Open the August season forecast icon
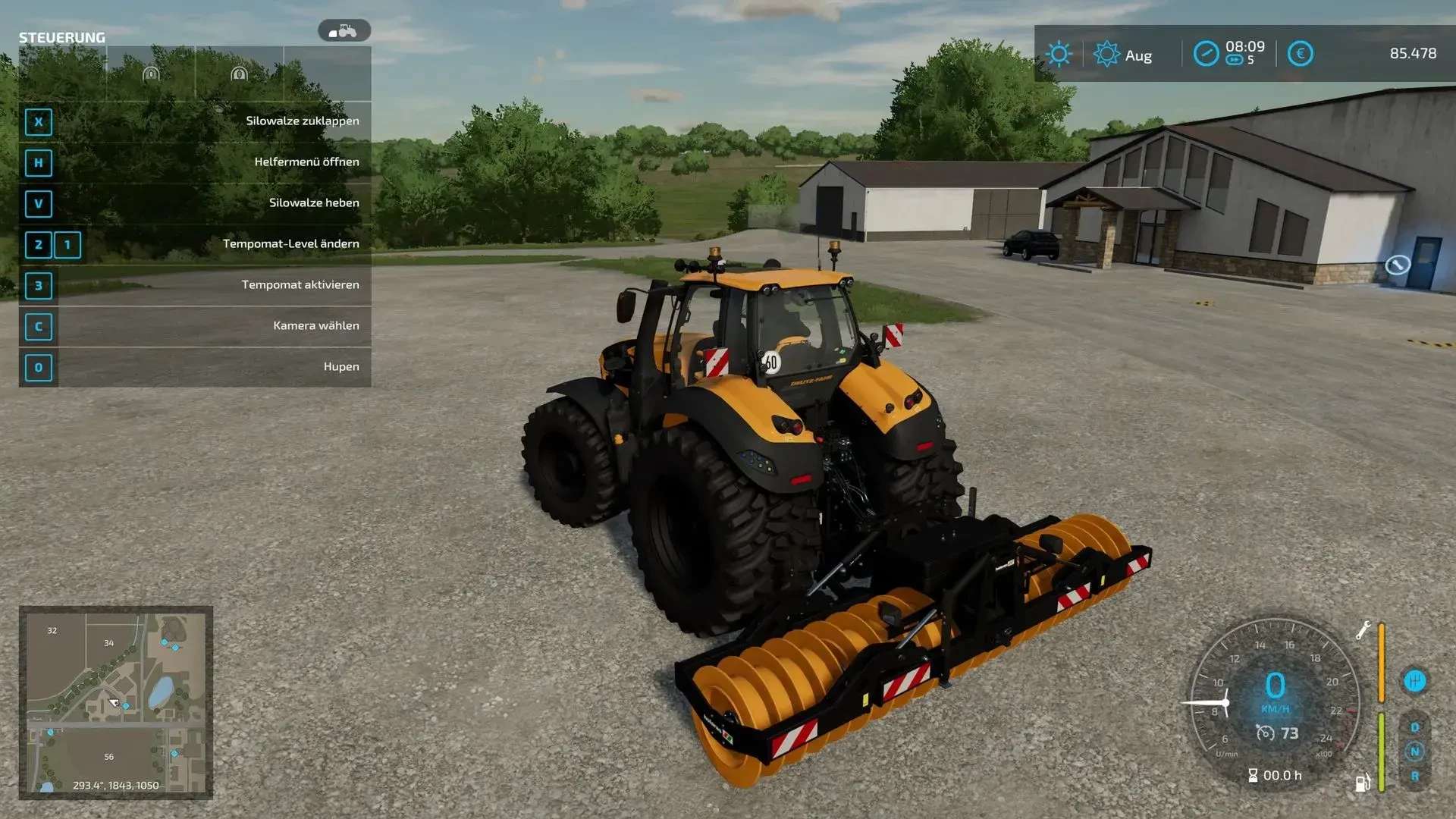Viewport: 1456px width, 819px height. pyautogui.click(x=1106, y=54)
